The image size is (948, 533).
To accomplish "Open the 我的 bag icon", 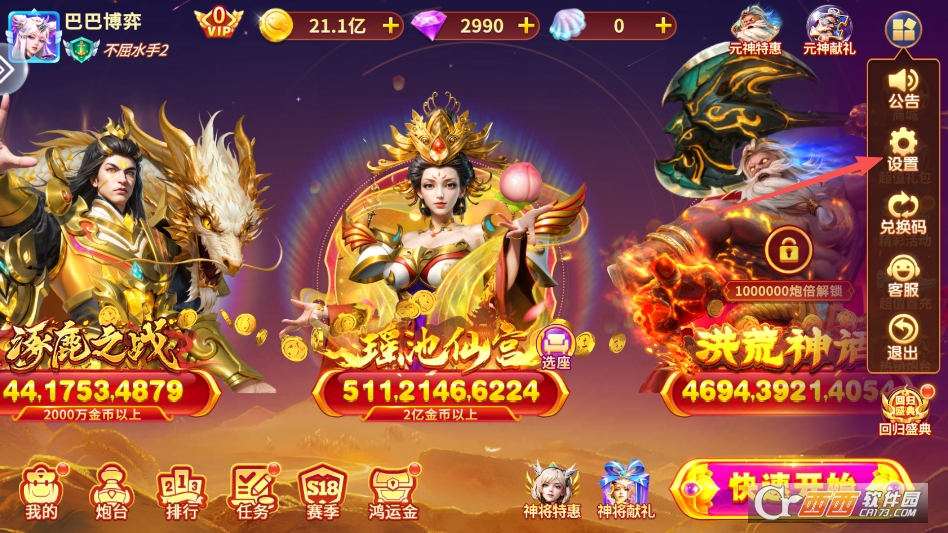I will click(x=41, y=492).
